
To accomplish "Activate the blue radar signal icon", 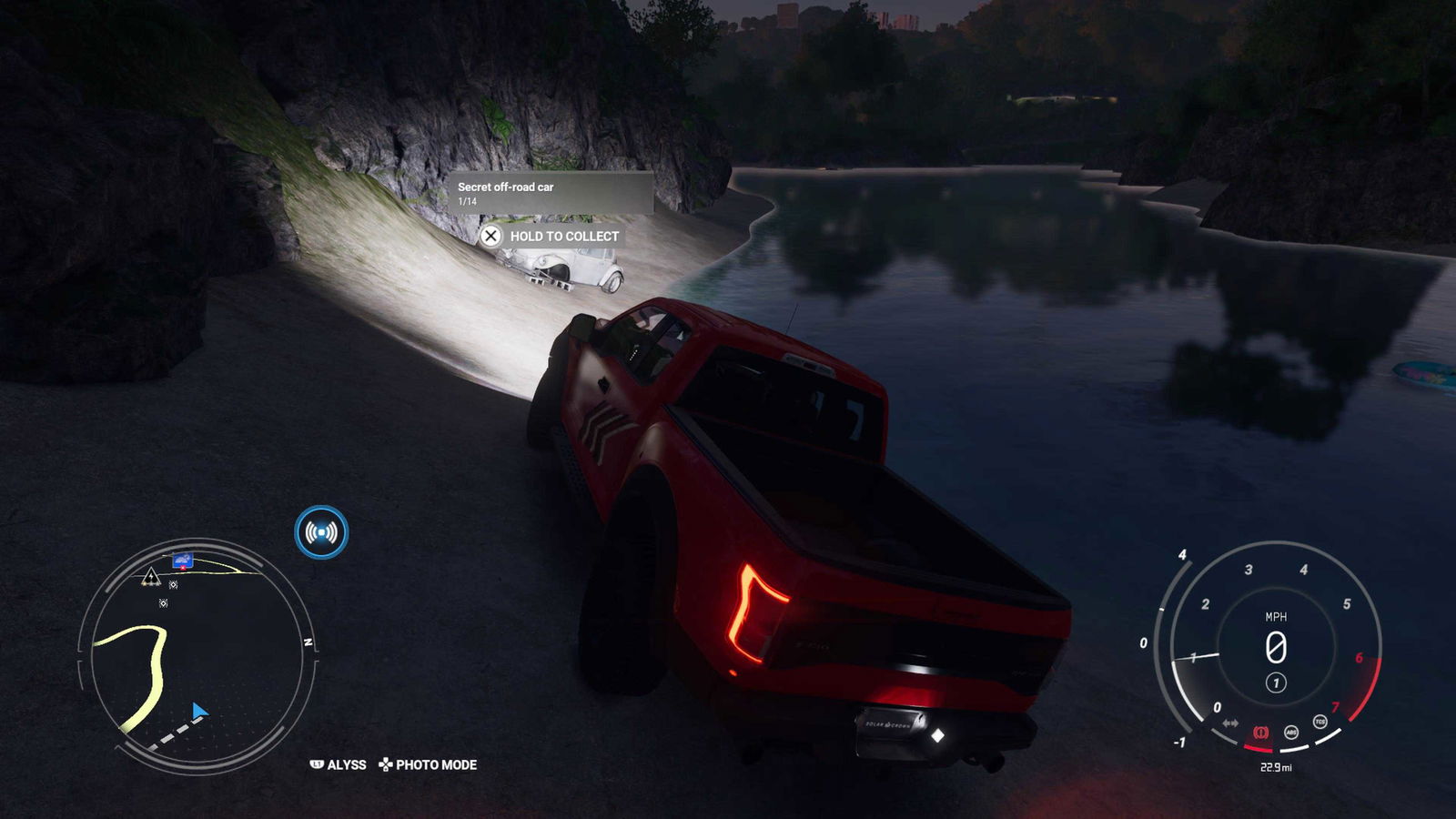I will click(321, 532).
